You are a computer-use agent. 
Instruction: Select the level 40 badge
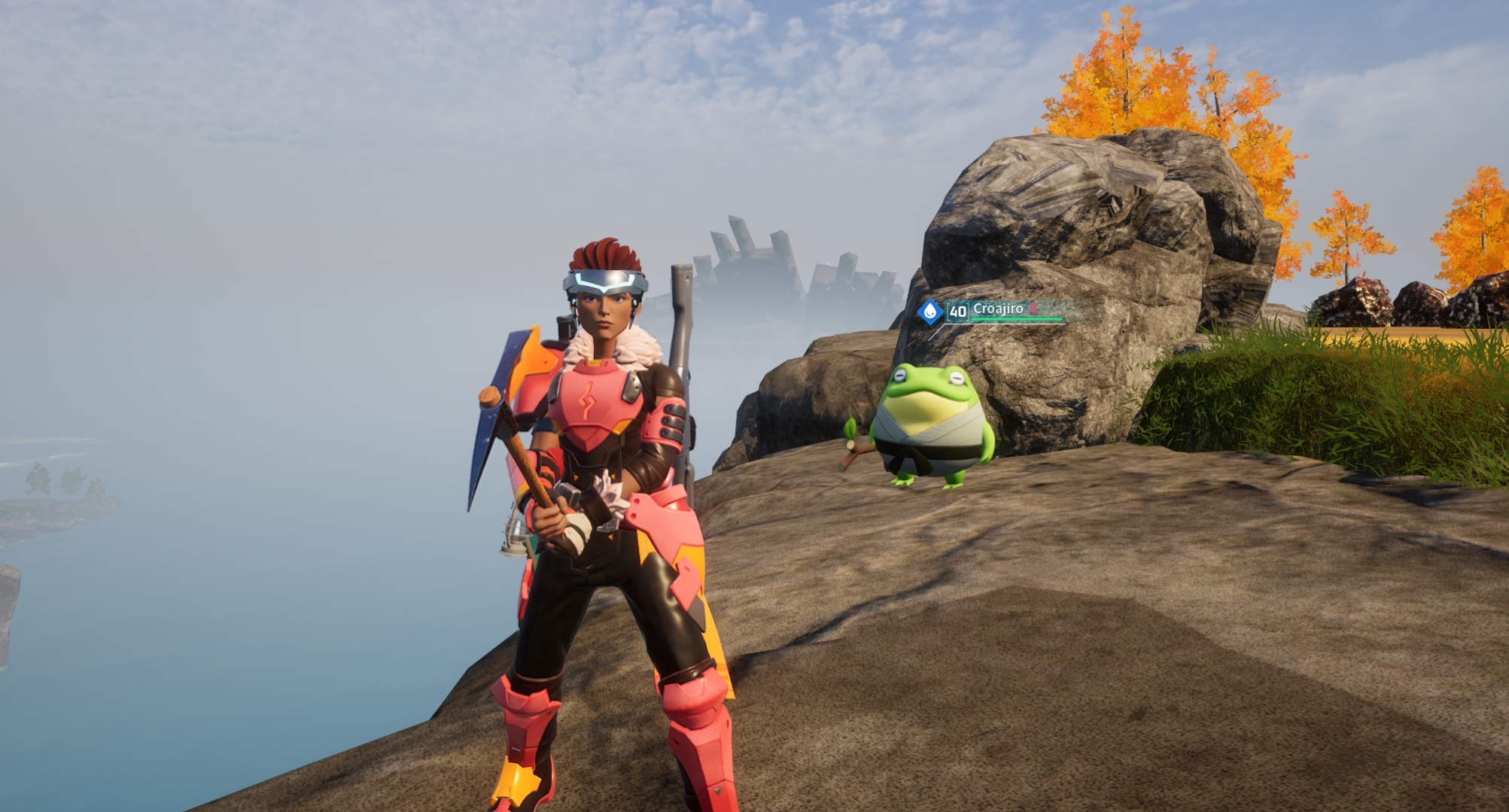[x=957, y=312]
